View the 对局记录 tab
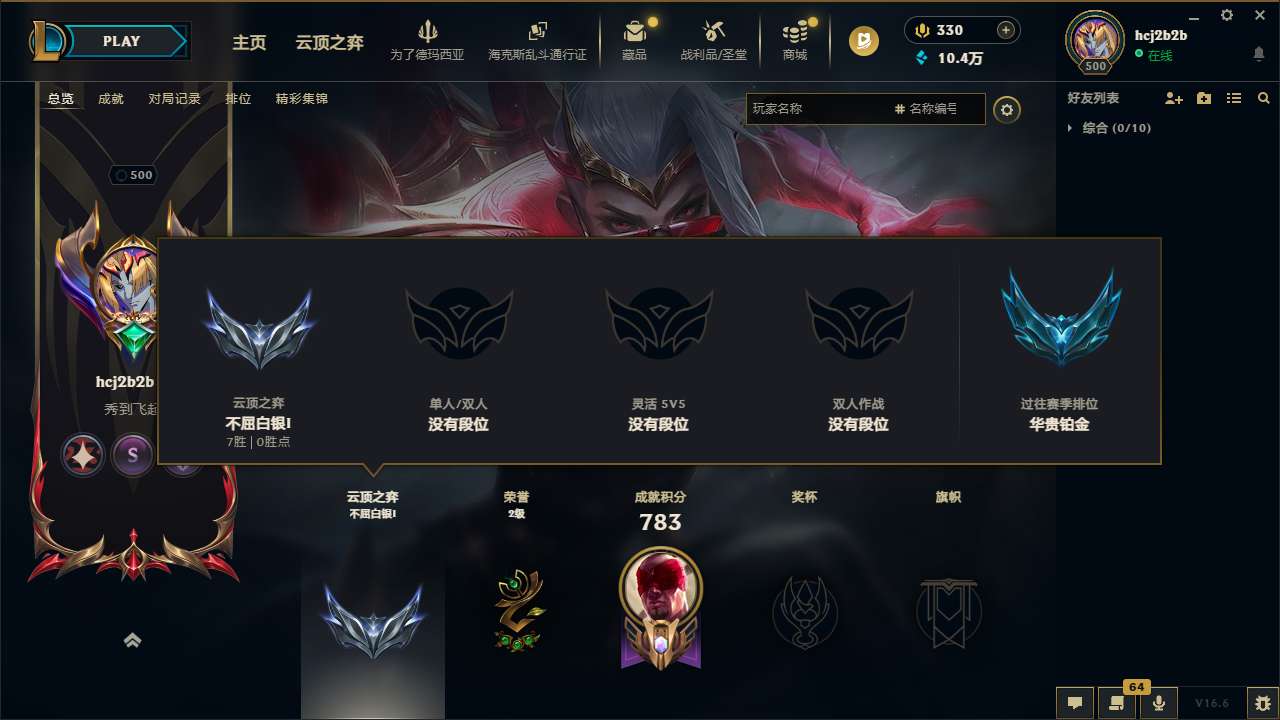Image resolution: width=1280 pixels, height=720 pixels. coord(172,99)
